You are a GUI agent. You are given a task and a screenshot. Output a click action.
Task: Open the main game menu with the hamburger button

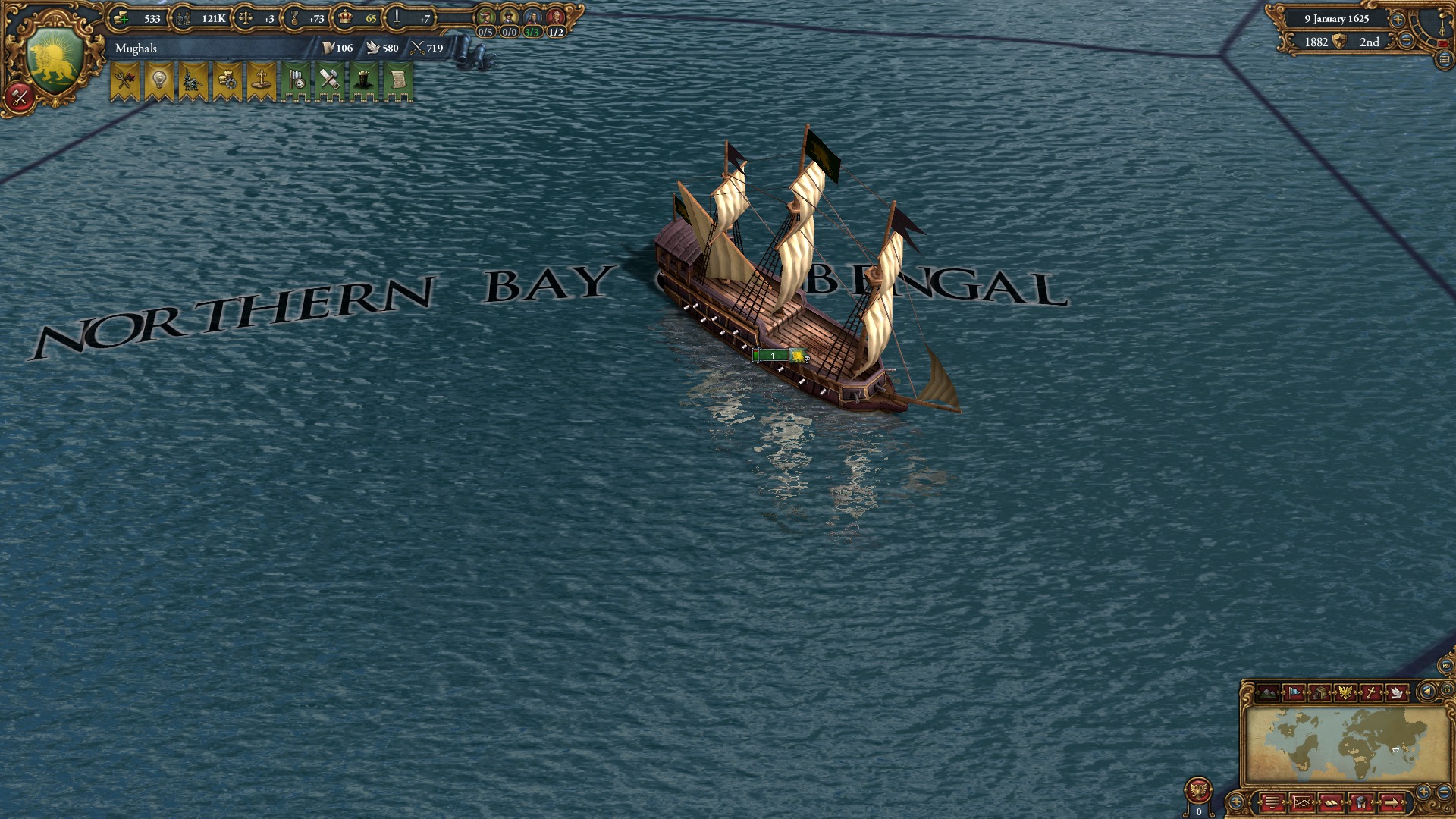pos(1272,802)
